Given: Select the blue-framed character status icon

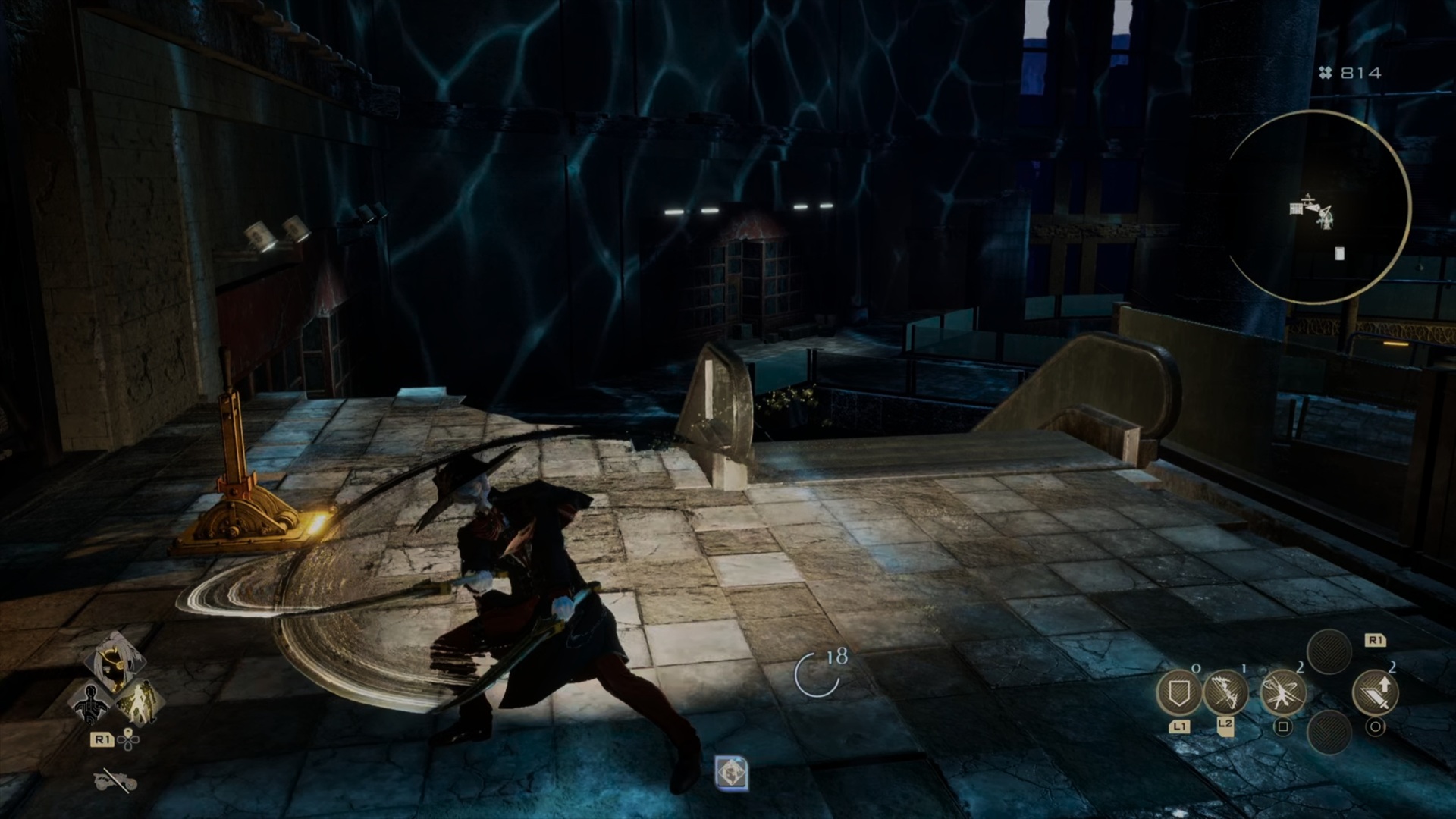Looking at the screenshot, I should [732, 773].
